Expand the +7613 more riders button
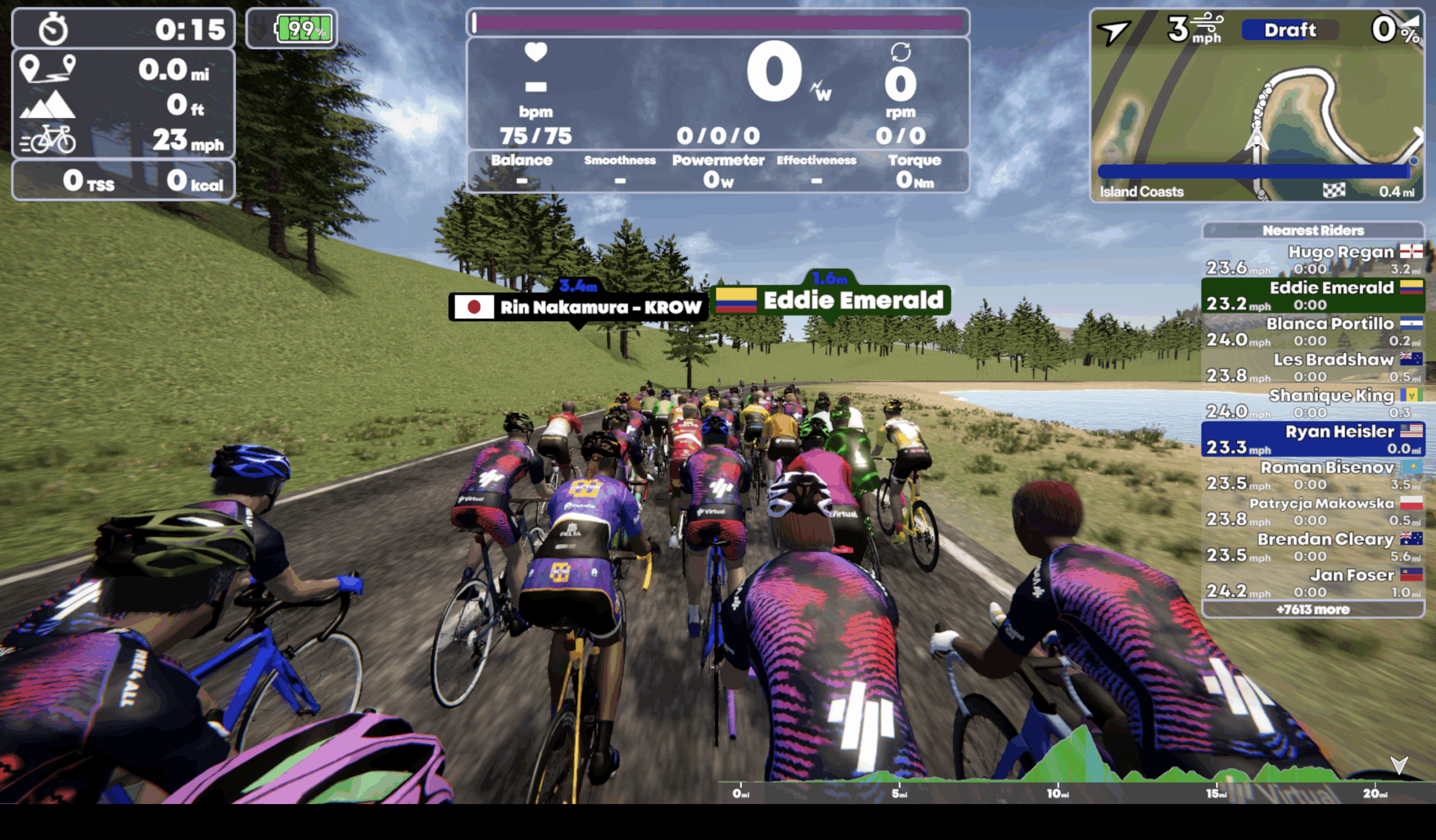 click(1313, 610)
